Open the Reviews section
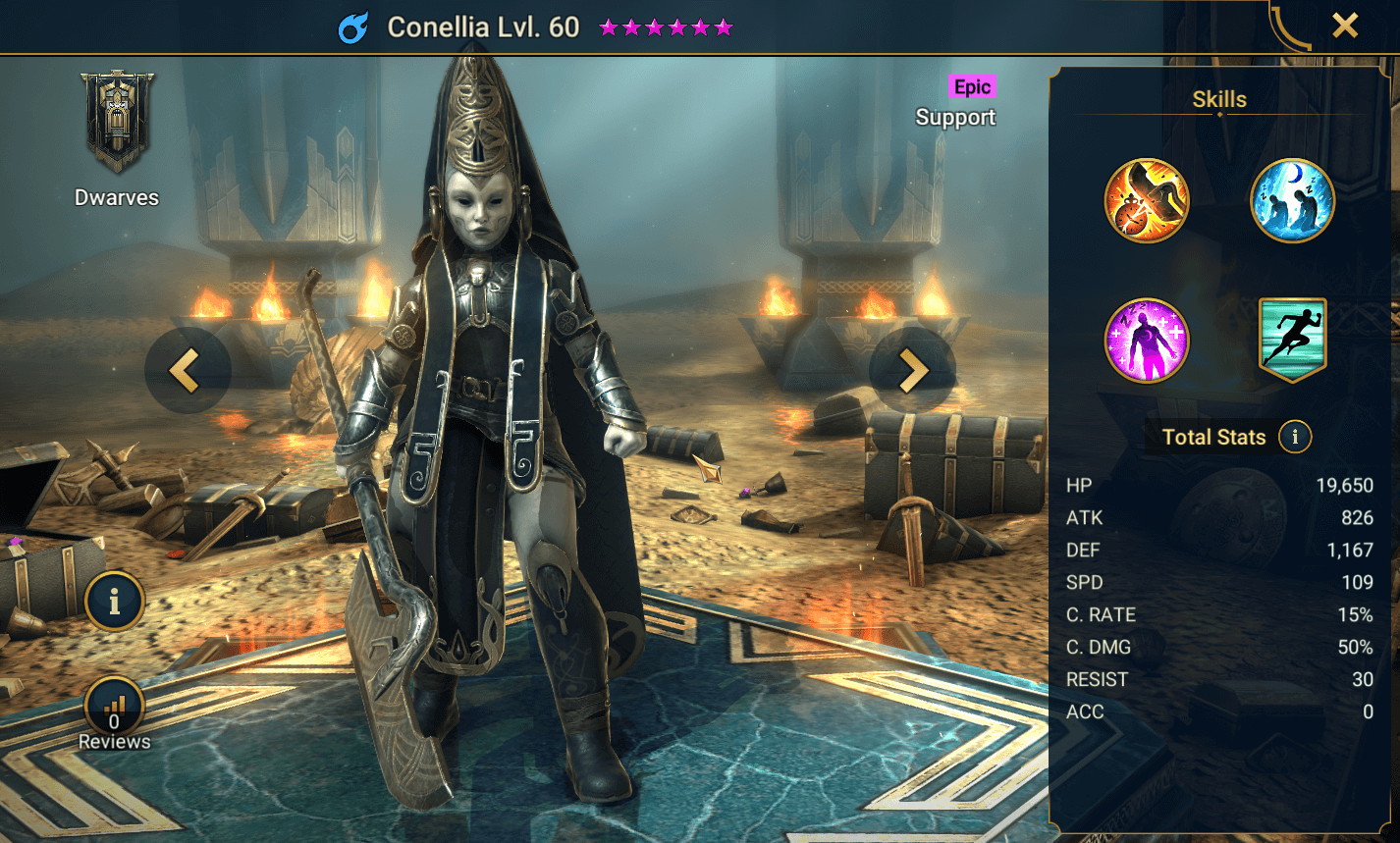 click(x=114, y=713)
